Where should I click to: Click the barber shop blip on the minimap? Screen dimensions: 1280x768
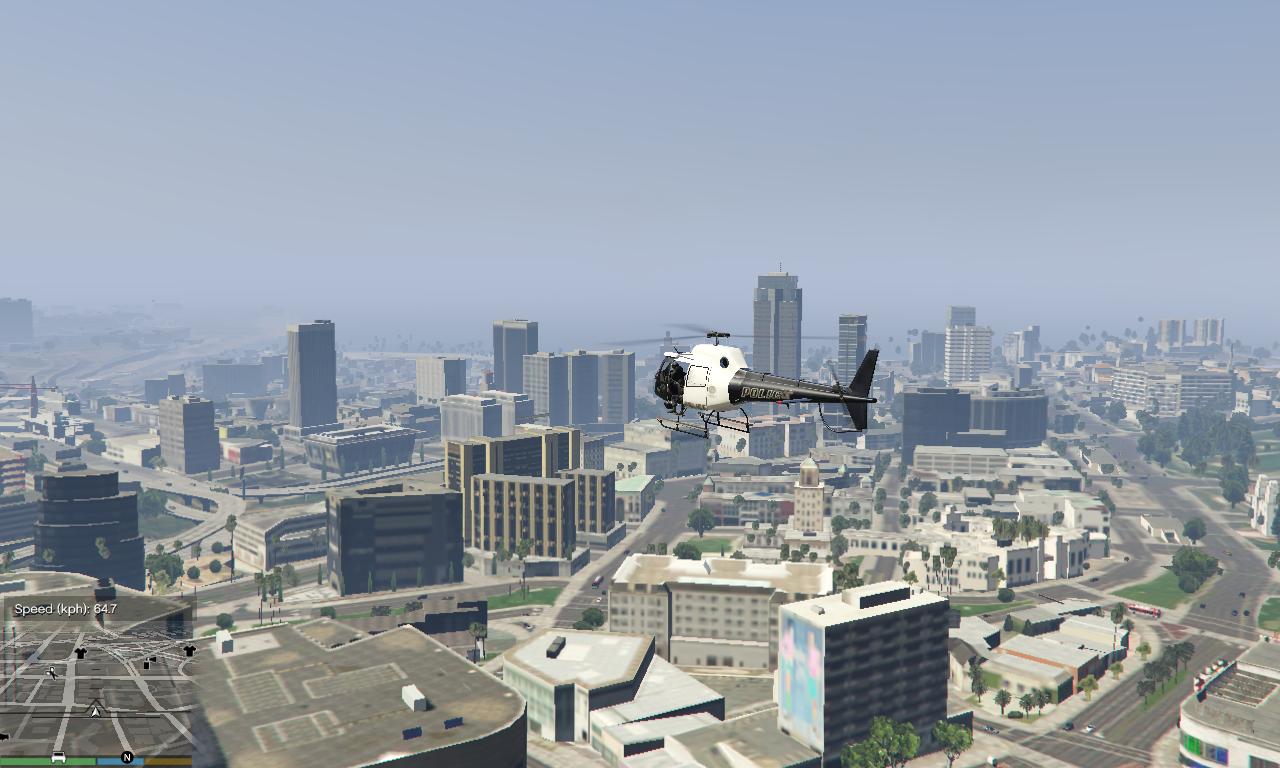(51, 673)
